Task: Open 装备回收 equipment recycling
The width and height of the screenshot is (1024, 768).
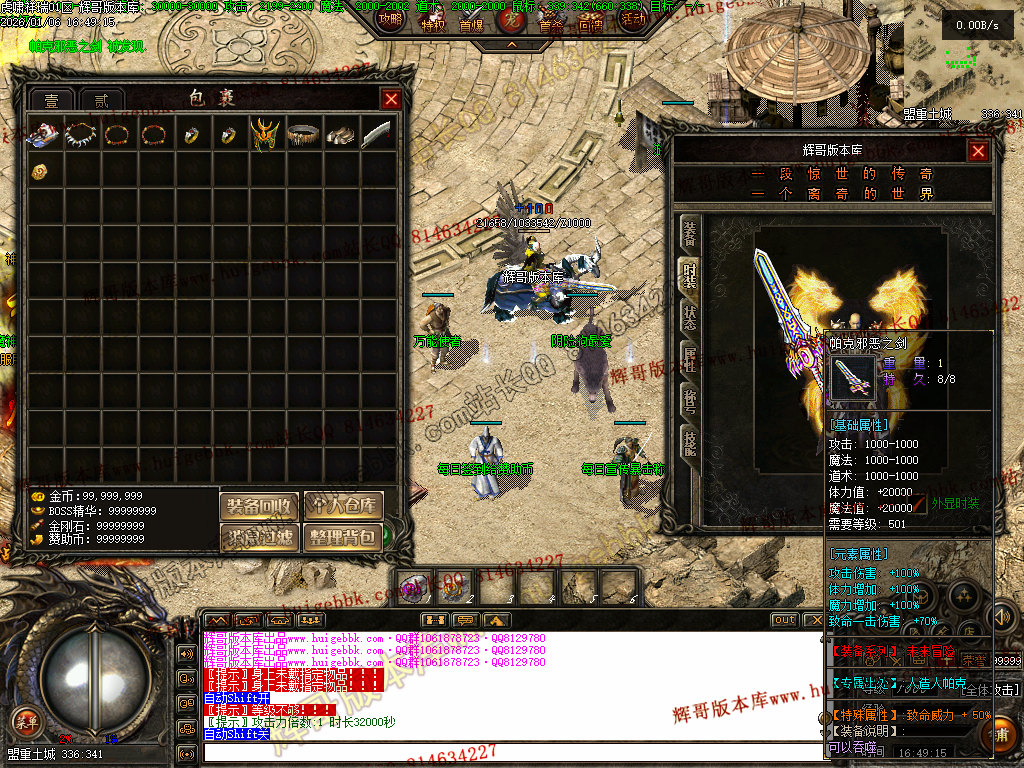Action: tap(259, 507)
